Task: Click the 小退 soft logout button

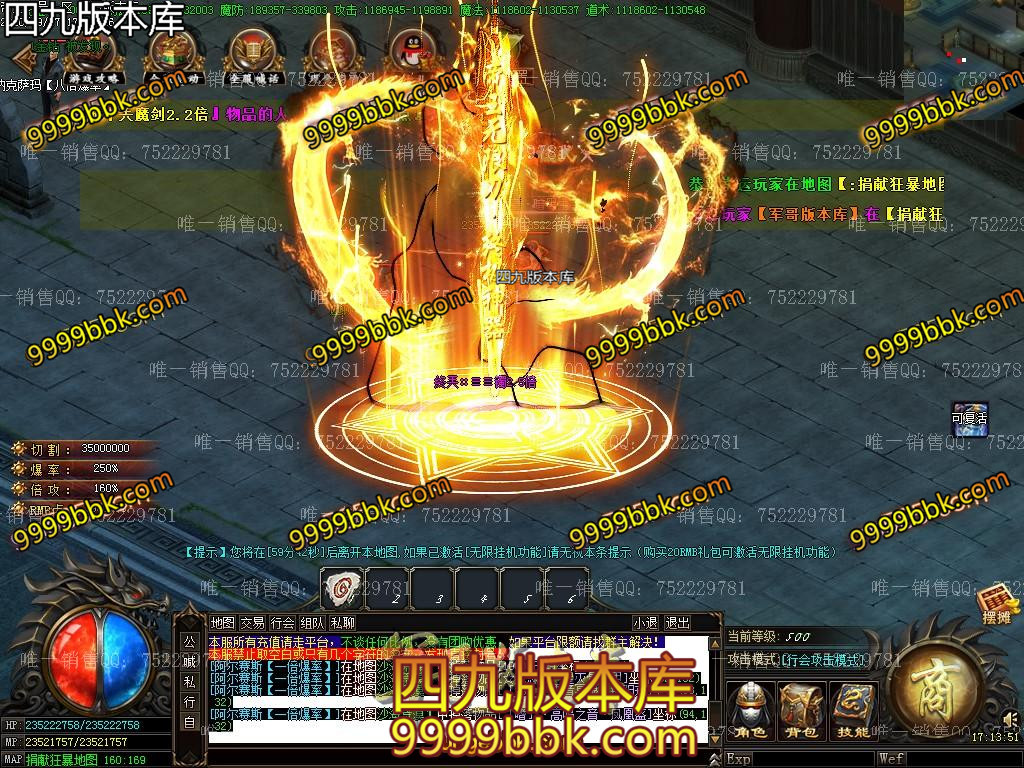Action: tap(645, 623)
